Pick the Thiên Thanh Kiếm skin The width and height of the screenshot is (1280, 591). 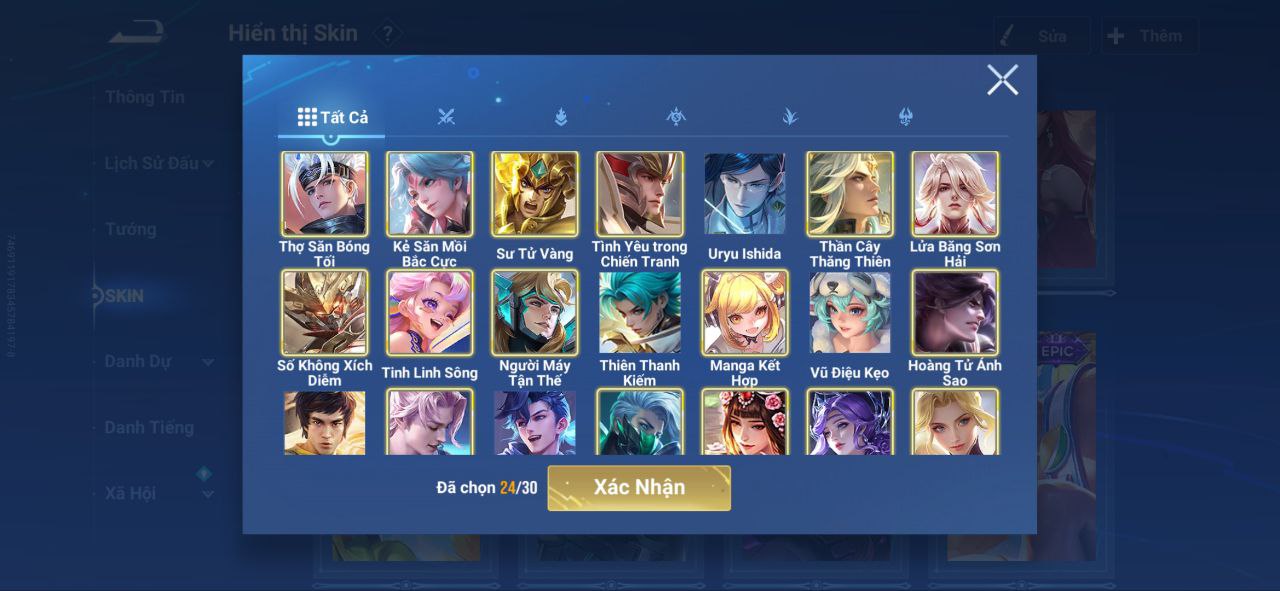640,313
